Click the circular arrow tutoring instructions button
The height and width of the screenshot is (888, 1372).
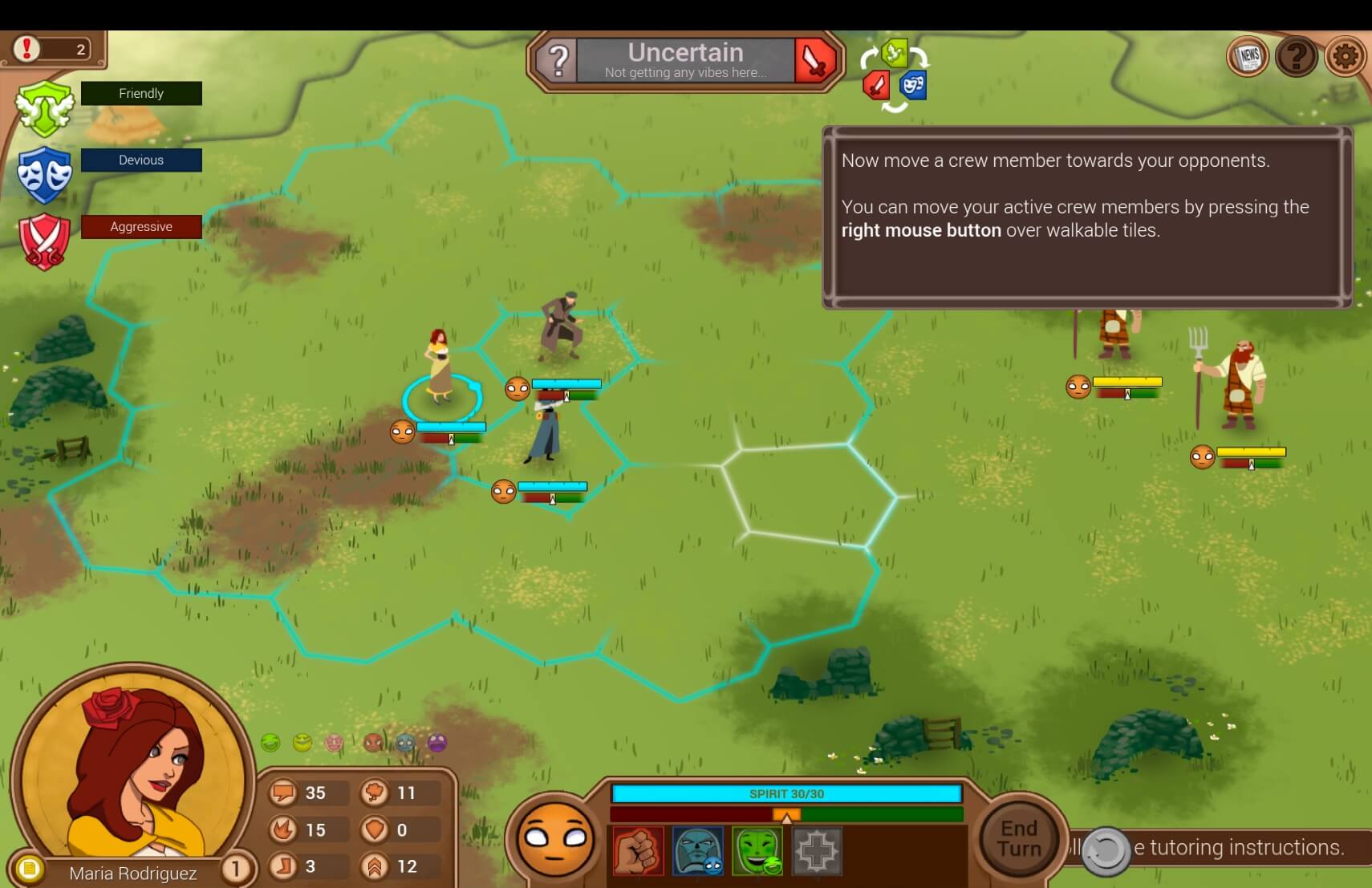(1106, 850)
